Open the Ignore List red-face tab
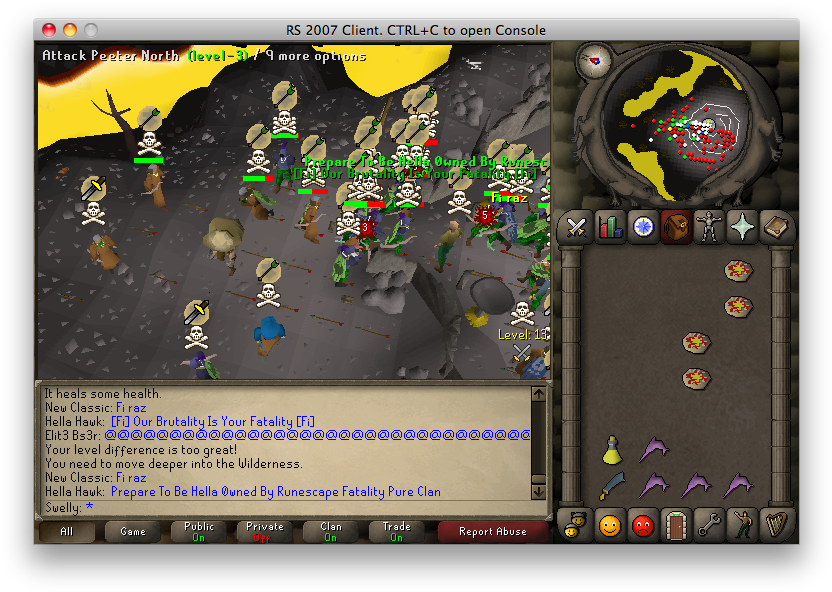Image resolution: width=832 pixels, height=592 pixels. (x=643, y=523)
